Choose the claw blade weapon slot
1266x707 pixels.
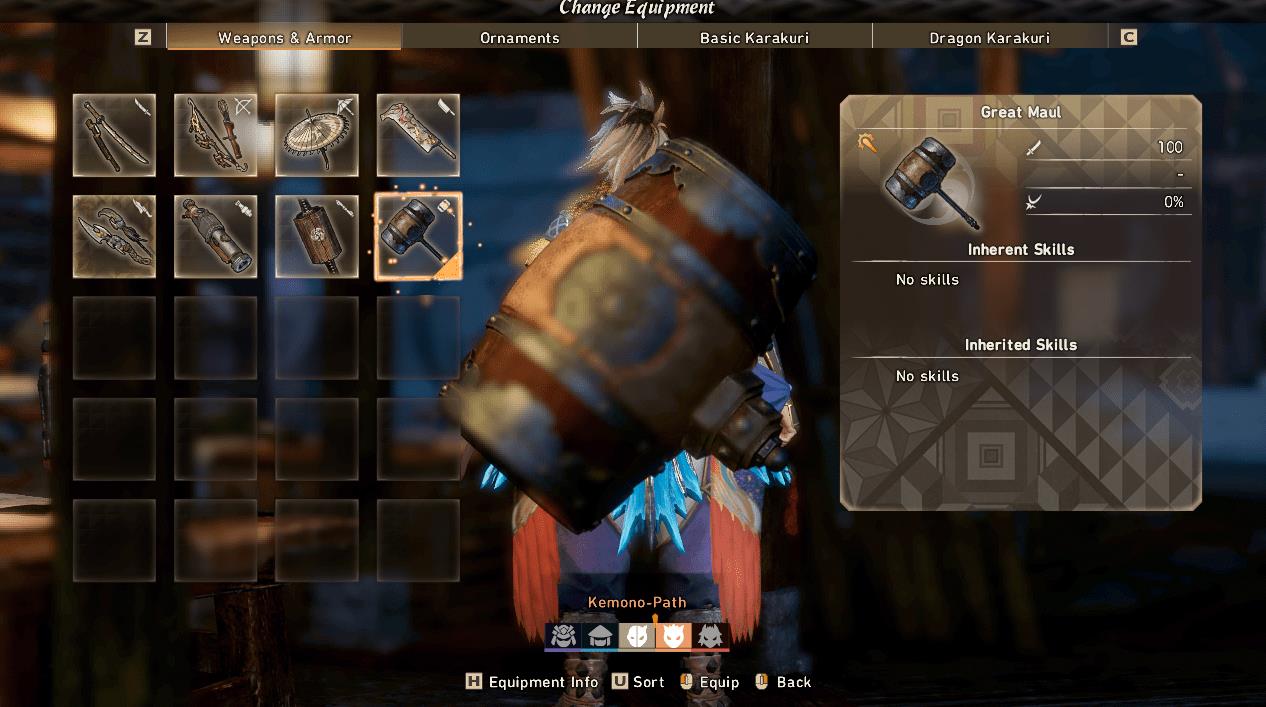coord(114,236)
